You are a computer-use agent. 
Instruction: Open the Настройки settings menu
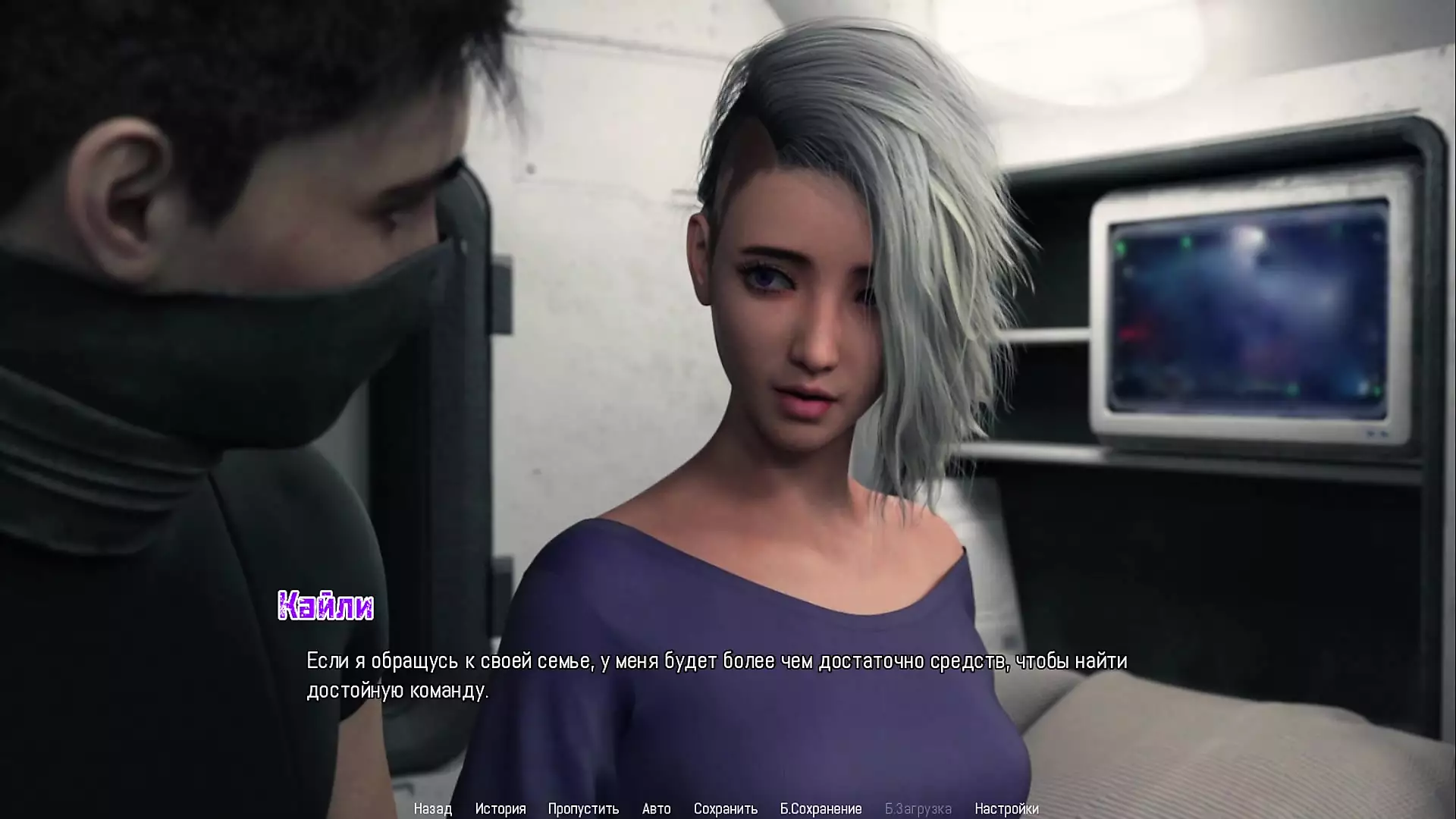(x=1006, y=808)
